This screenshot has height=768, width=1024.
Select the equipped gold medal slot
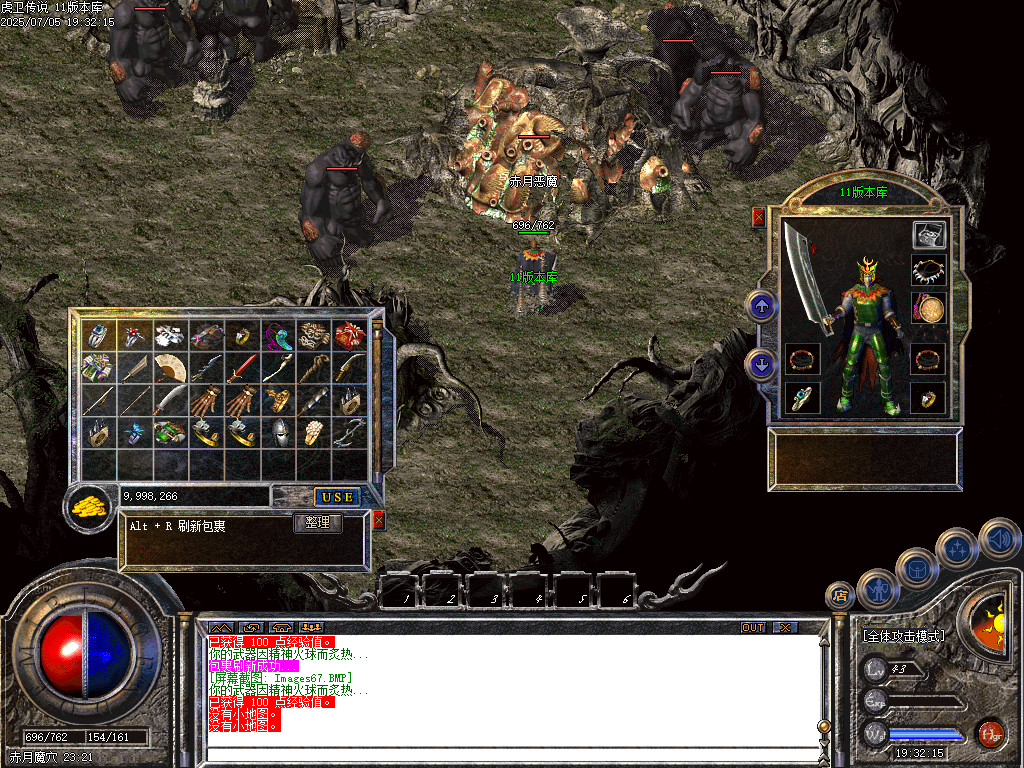(x=929, y=309)
